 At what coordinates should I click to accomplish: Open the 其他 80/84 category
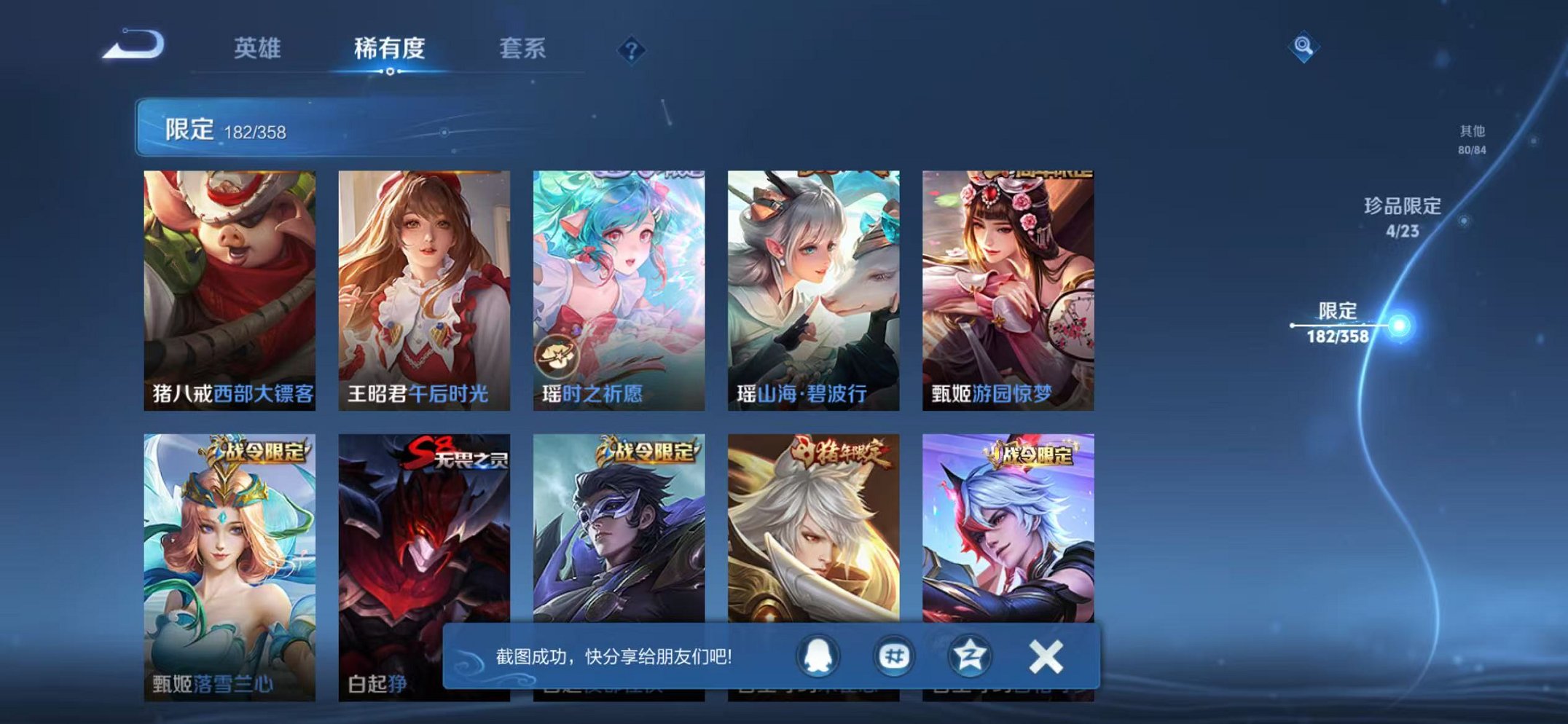click(1472, 138)
